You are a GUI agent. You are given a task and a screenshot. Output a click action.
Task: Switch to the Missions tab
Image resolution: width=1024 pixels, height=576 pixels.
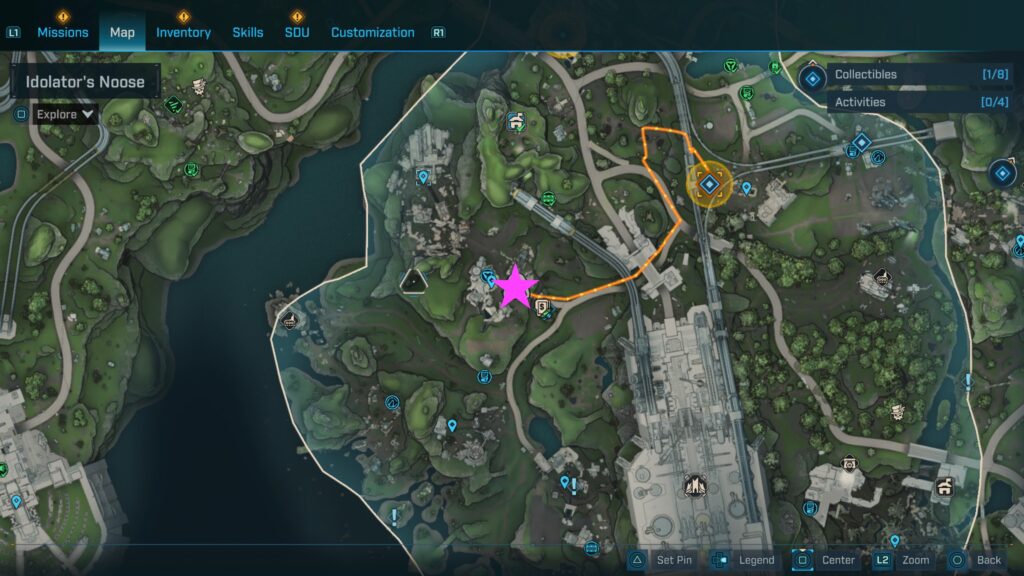point(63,32)
